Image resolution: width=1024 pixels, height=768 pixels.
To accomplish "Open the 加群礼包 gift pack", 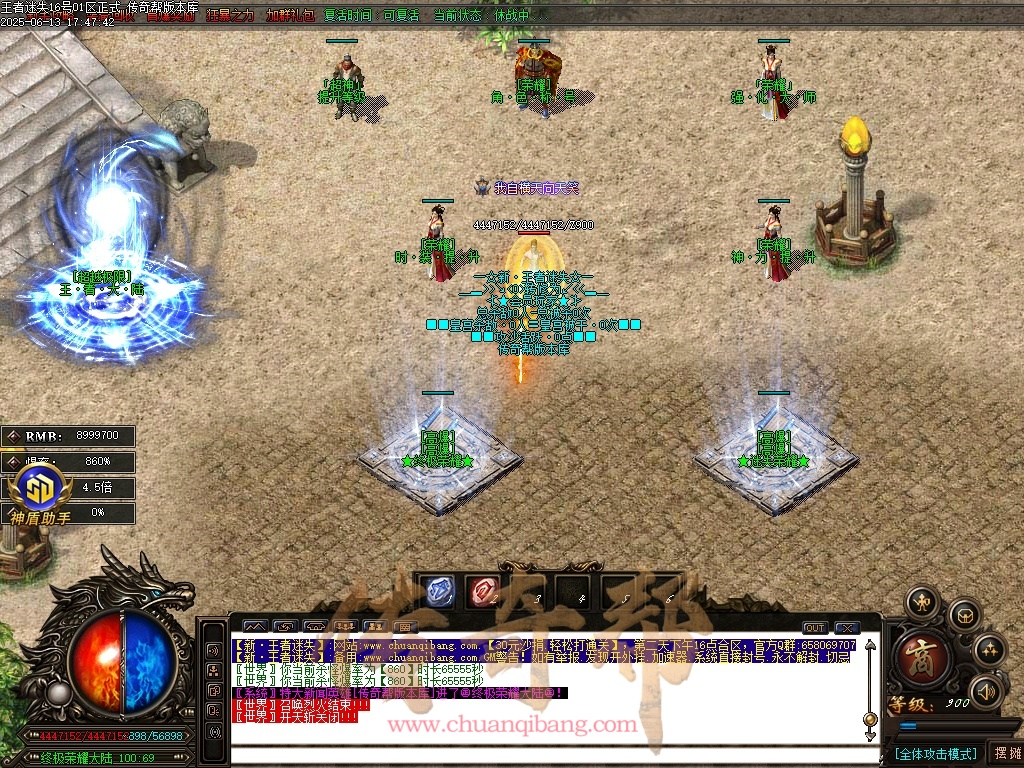I will [290, 15].
